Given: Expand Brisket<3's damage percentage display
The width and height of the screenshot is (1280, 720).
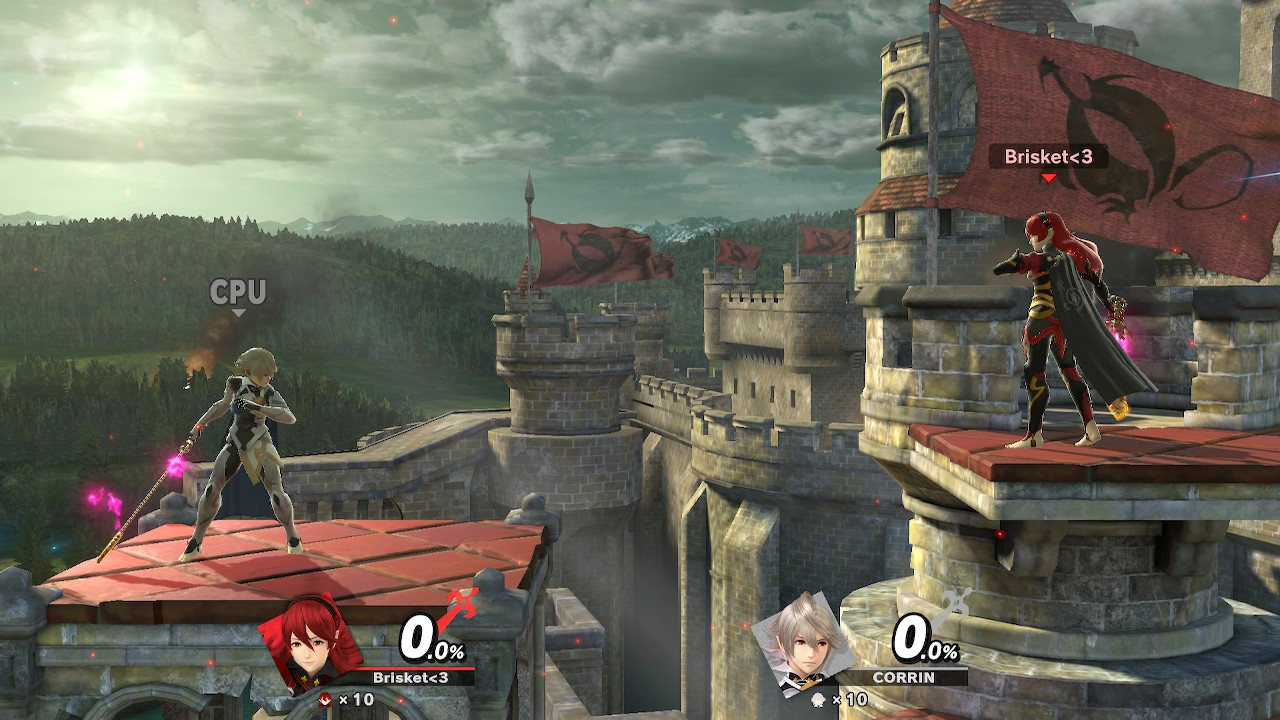Looking at the screenshot, I should click(x=425, y=635).
